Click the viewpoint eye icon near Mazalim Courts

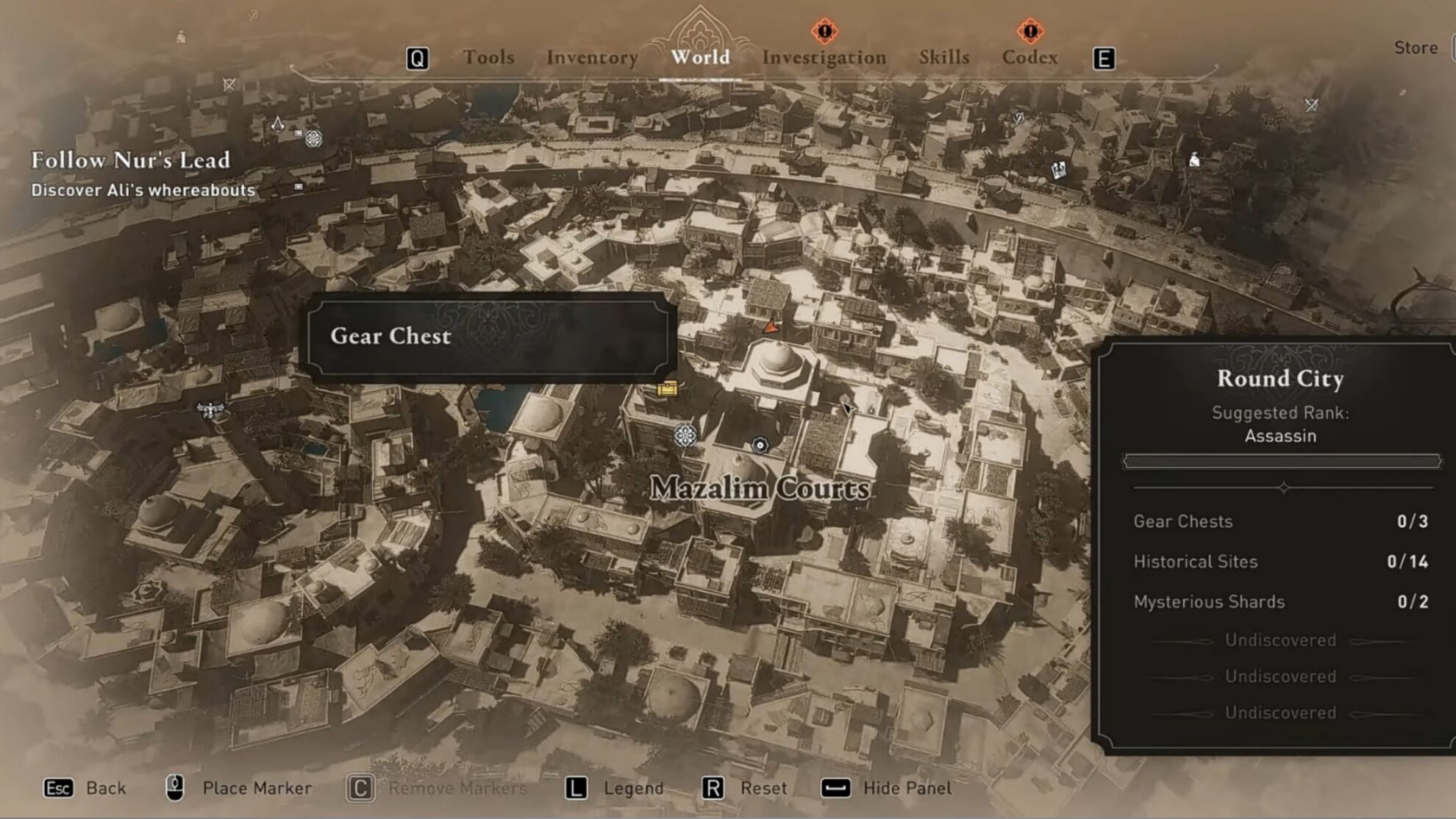point(760,445)
